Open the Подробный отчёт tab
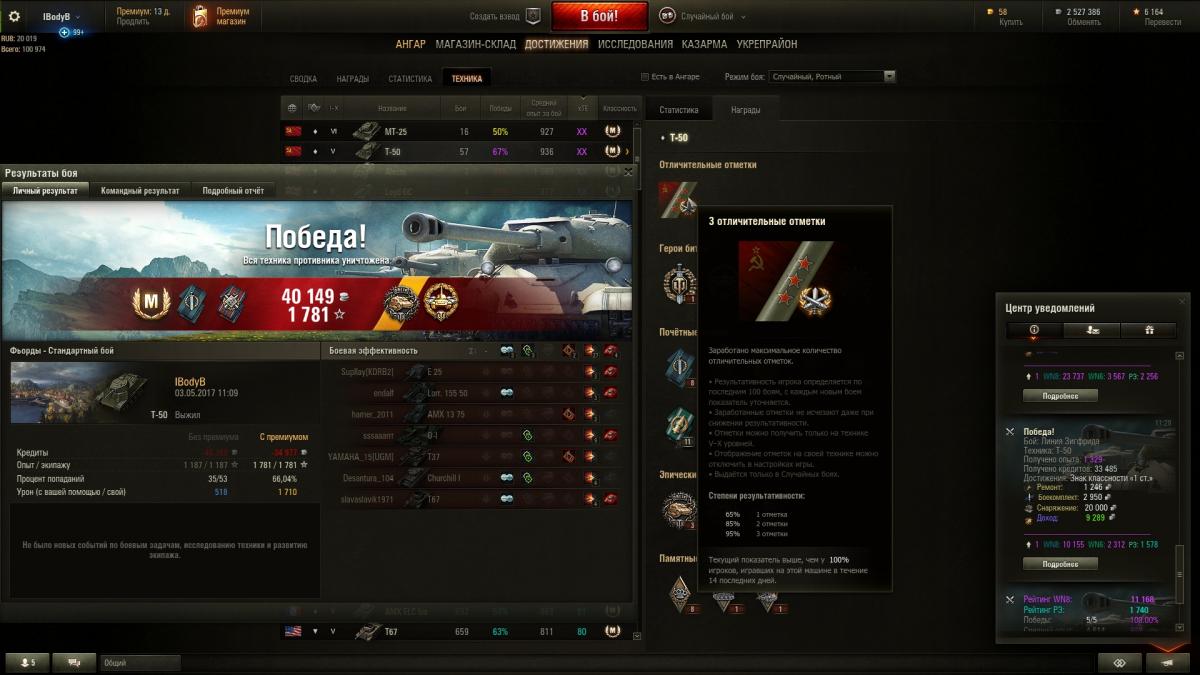This screenshot has height=675, width=1200. (233, 190)
